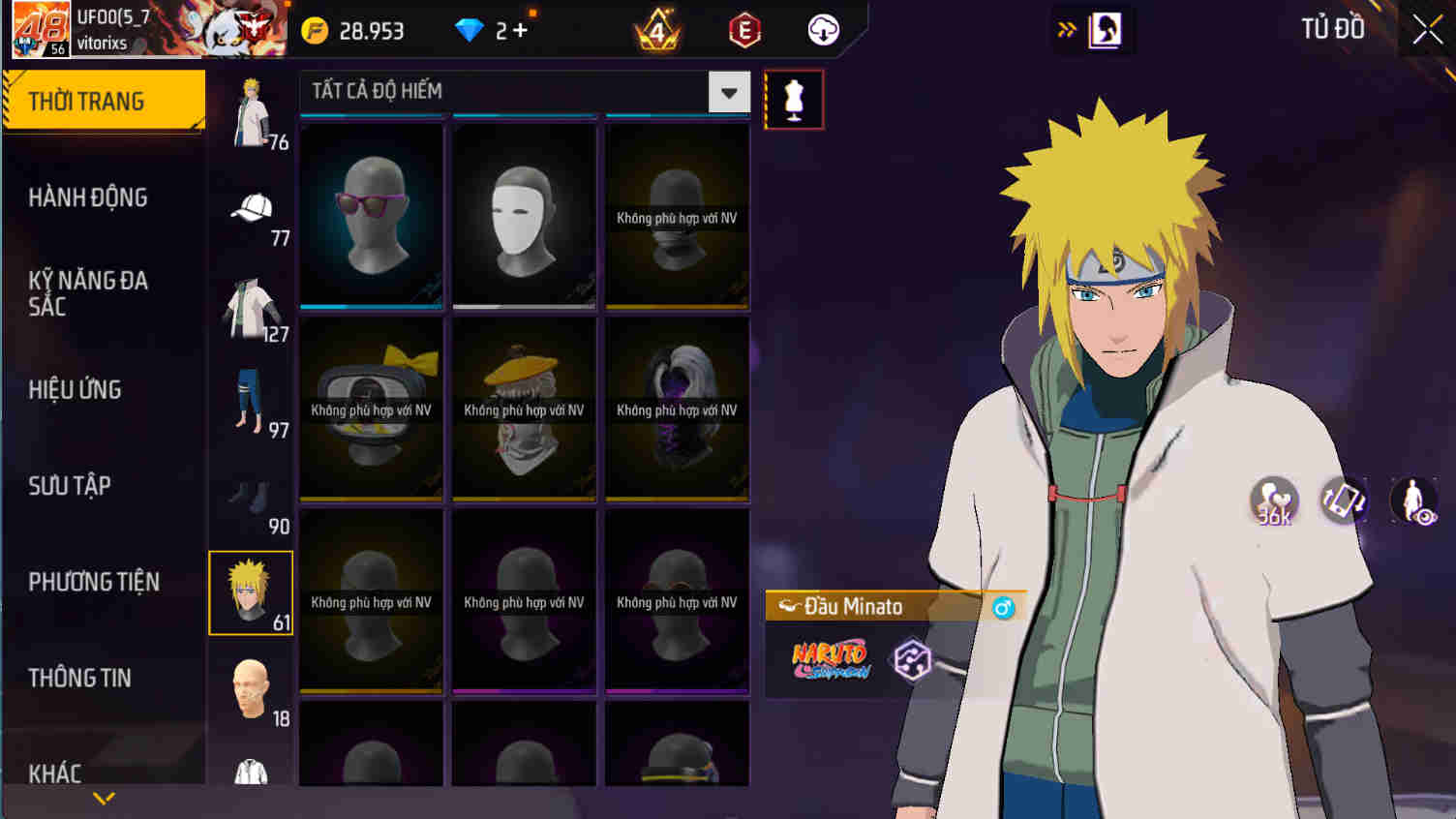
Task: Click the TỦ ĐỒ button
Action: [x=1333, y=28]
